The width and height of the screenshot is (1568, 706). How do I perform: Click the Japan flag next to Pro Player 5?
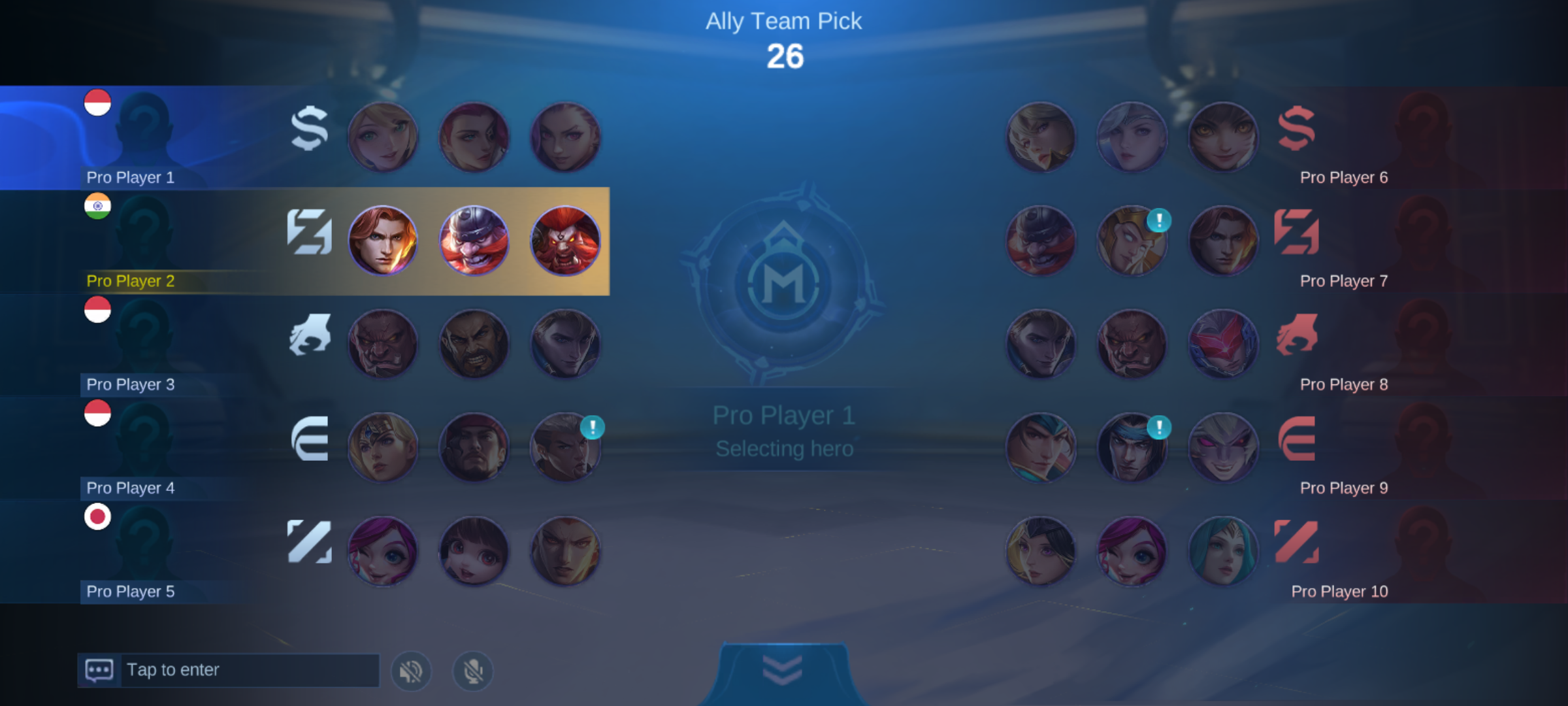[97, 516]
